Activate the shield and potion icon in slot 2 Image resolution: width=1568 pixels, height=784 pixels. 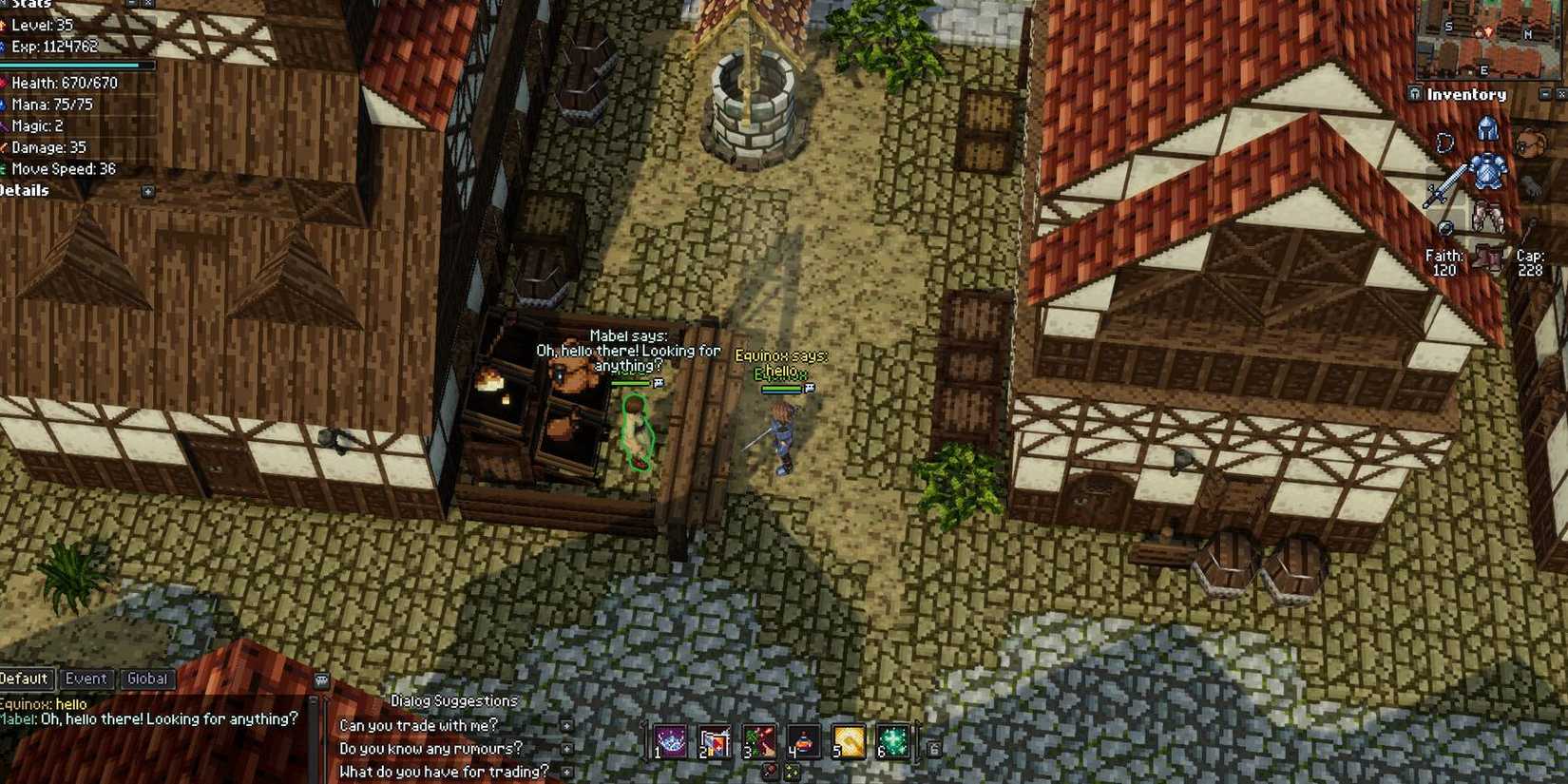[714, 740]
